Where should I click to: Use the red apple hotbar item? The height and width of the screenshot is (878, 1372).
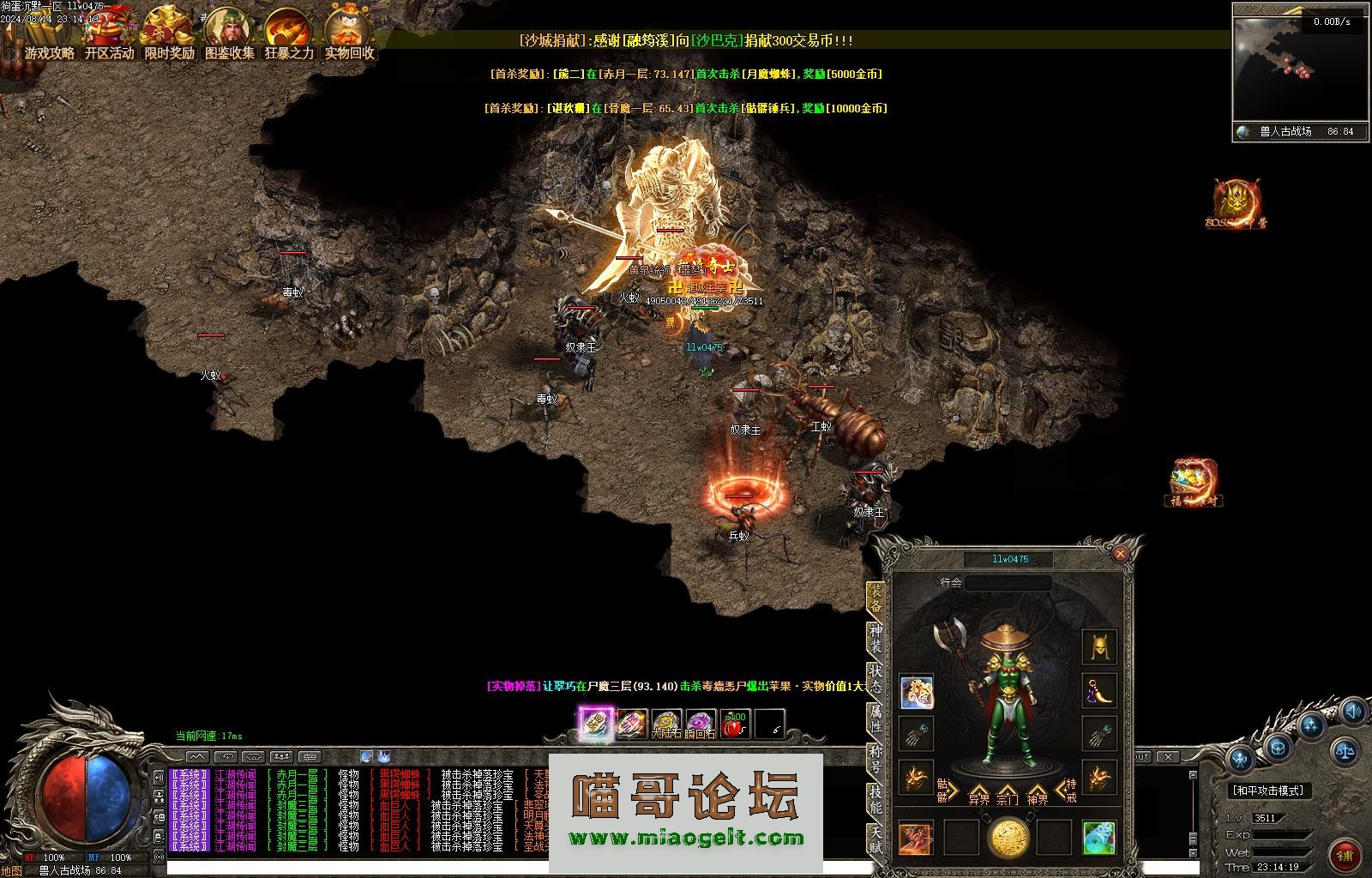pos(734,725)
